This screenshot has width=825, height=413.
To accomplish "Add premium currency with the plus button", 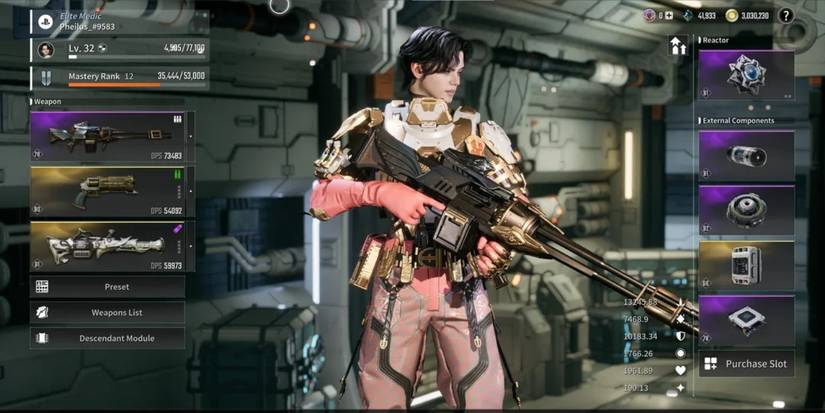I will (x=669, y=16).
